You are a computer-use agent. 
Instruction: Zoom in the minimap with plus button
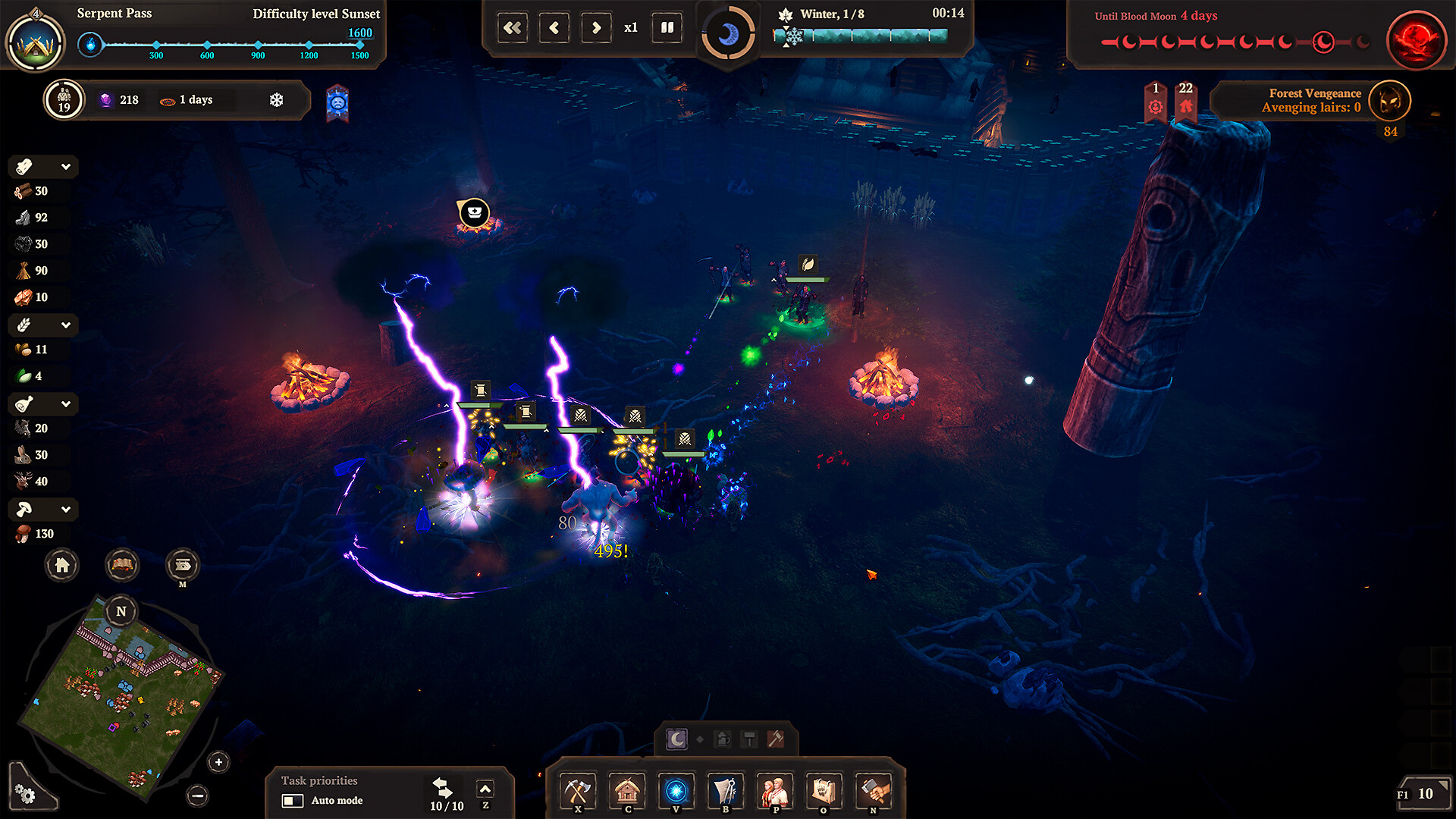218,762
